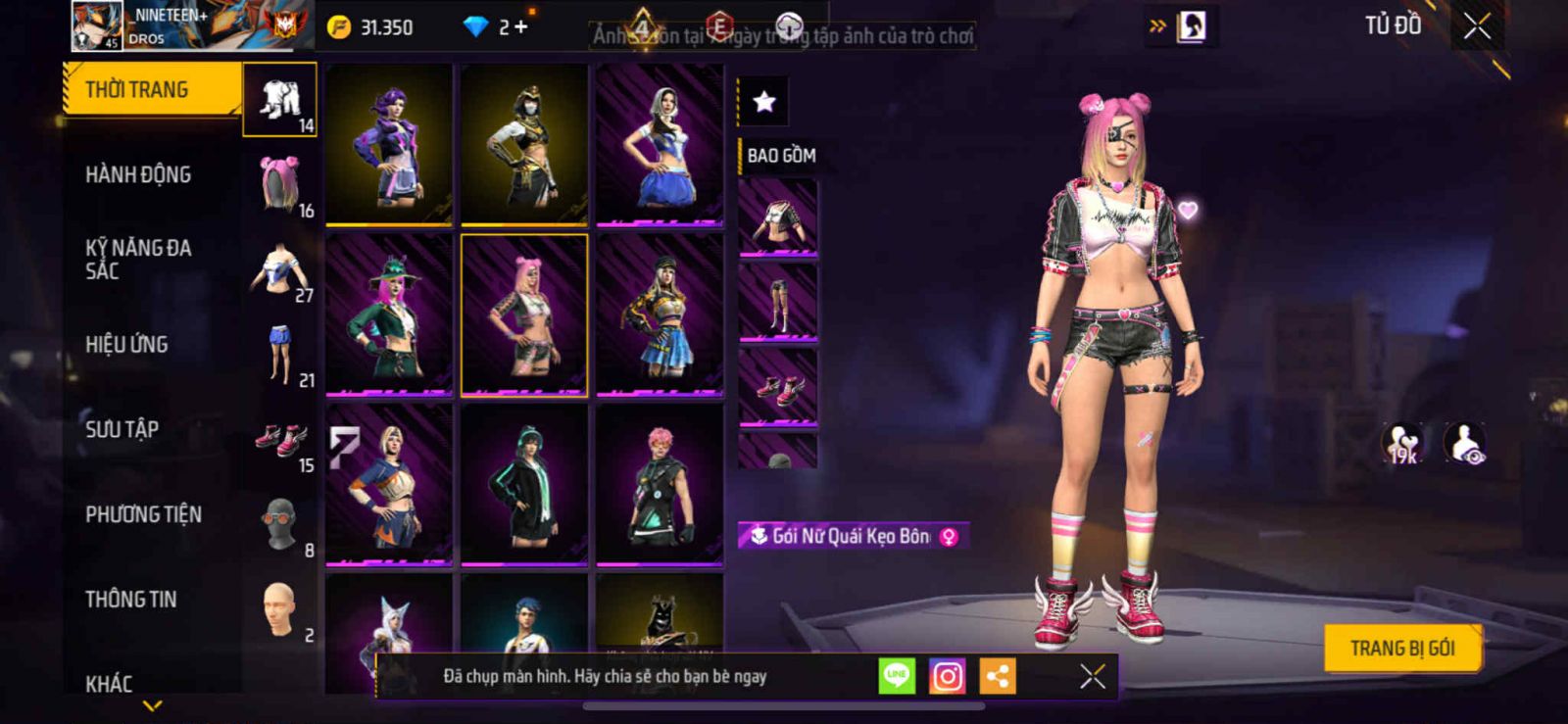Image resolution: width=1568 pixels, height=724 pixels.
Task: Select the KỸ NĂNG ĐA SẮC category
Action: tap(138, 260)
